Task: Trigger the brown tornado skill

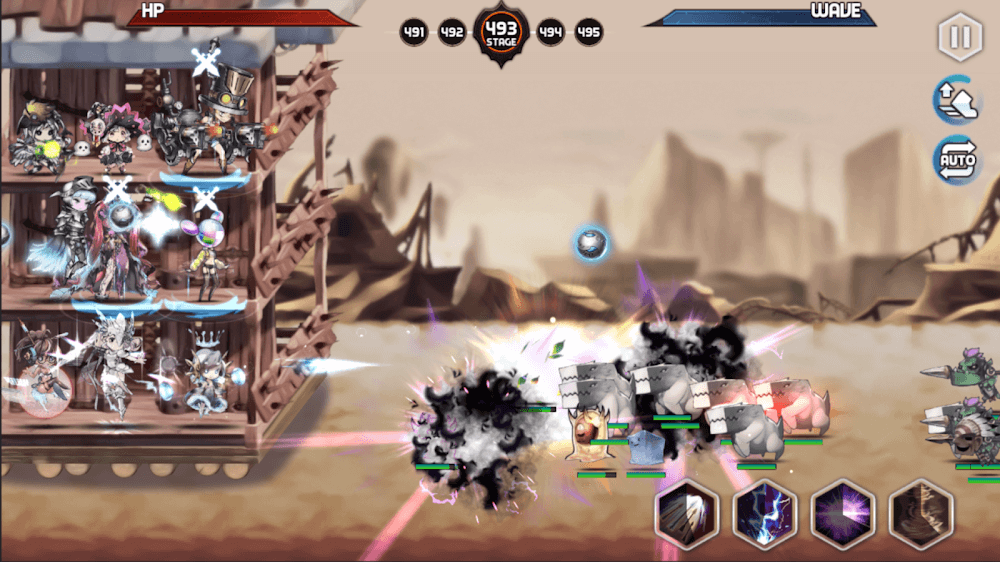Action: tap(921, 512)
